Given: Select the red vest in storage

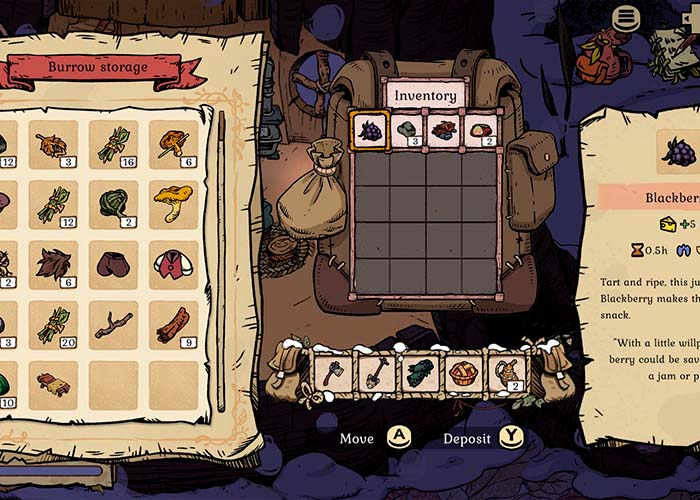Looking at the screenshot, I should [x=173, y=265].
